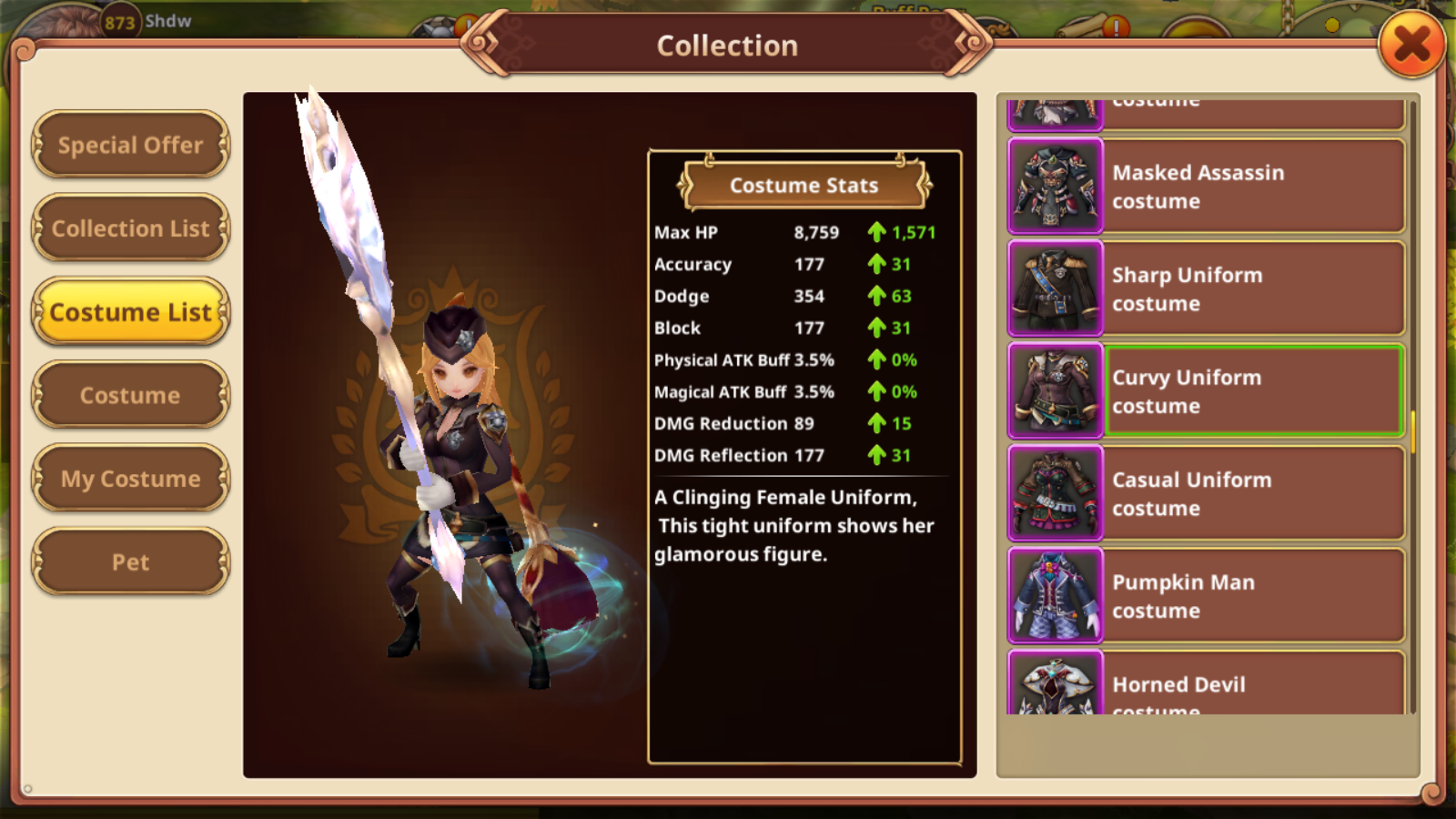
Task: Open the Pet tab
Action: pyautogui.click(x=130, y=562)
